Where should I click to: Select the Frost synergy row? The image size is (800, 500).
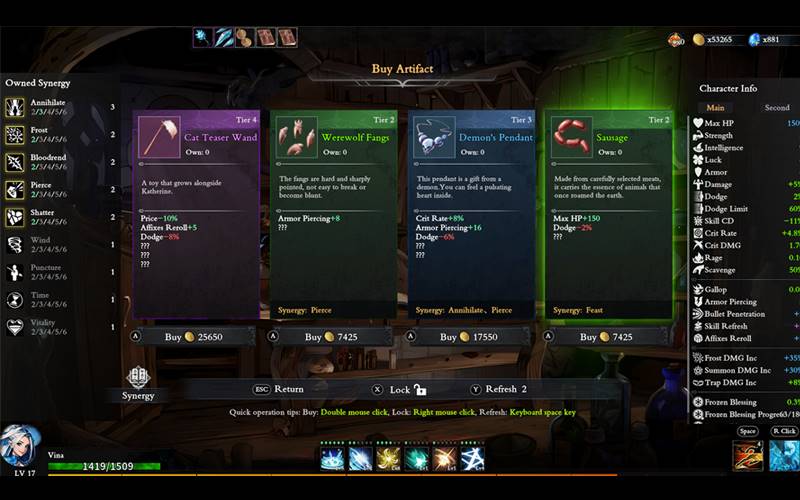click(x=60, y=134)
